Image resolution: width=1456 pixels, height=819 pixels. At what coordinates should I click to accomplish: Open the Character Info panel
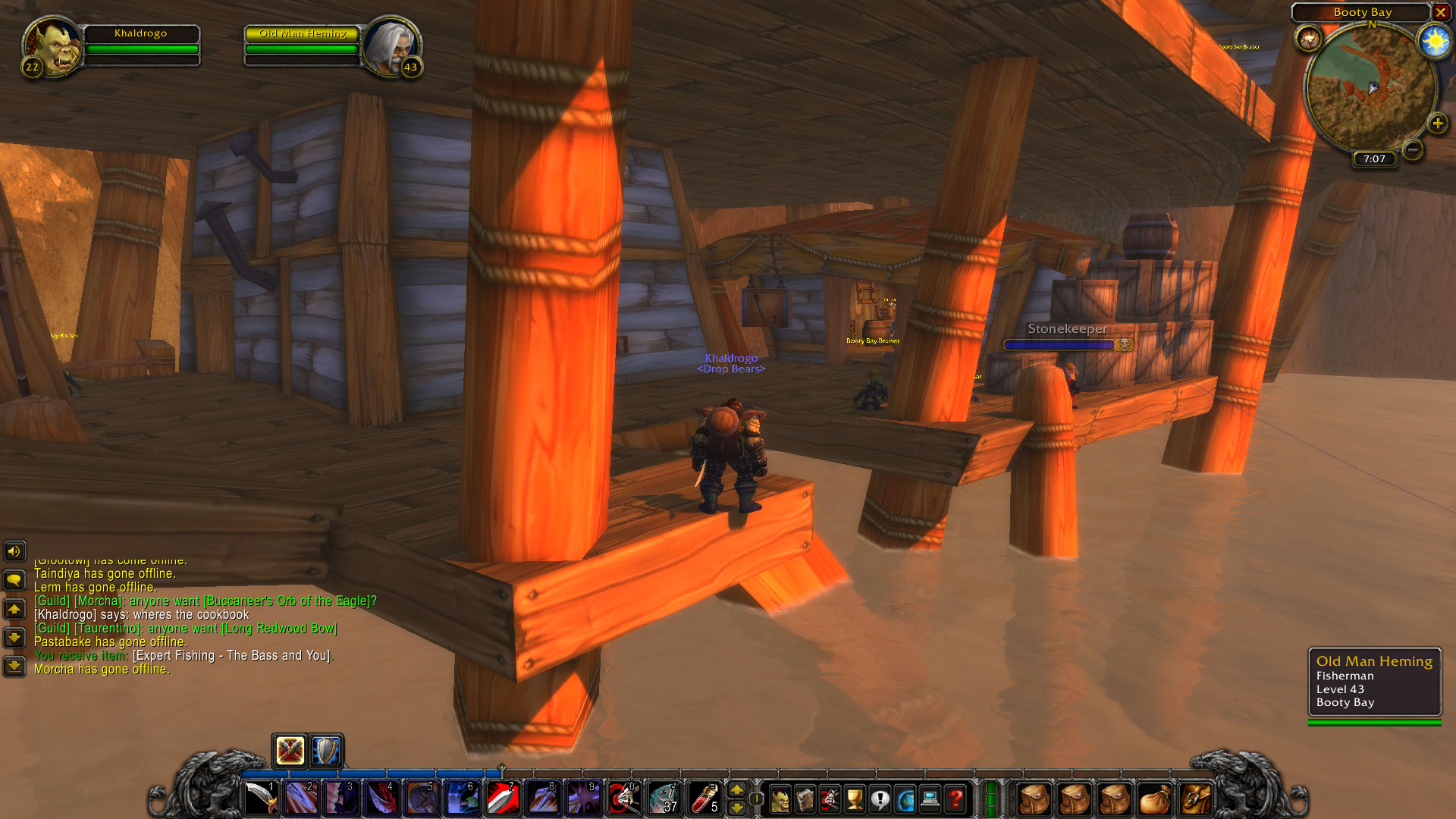780,799
